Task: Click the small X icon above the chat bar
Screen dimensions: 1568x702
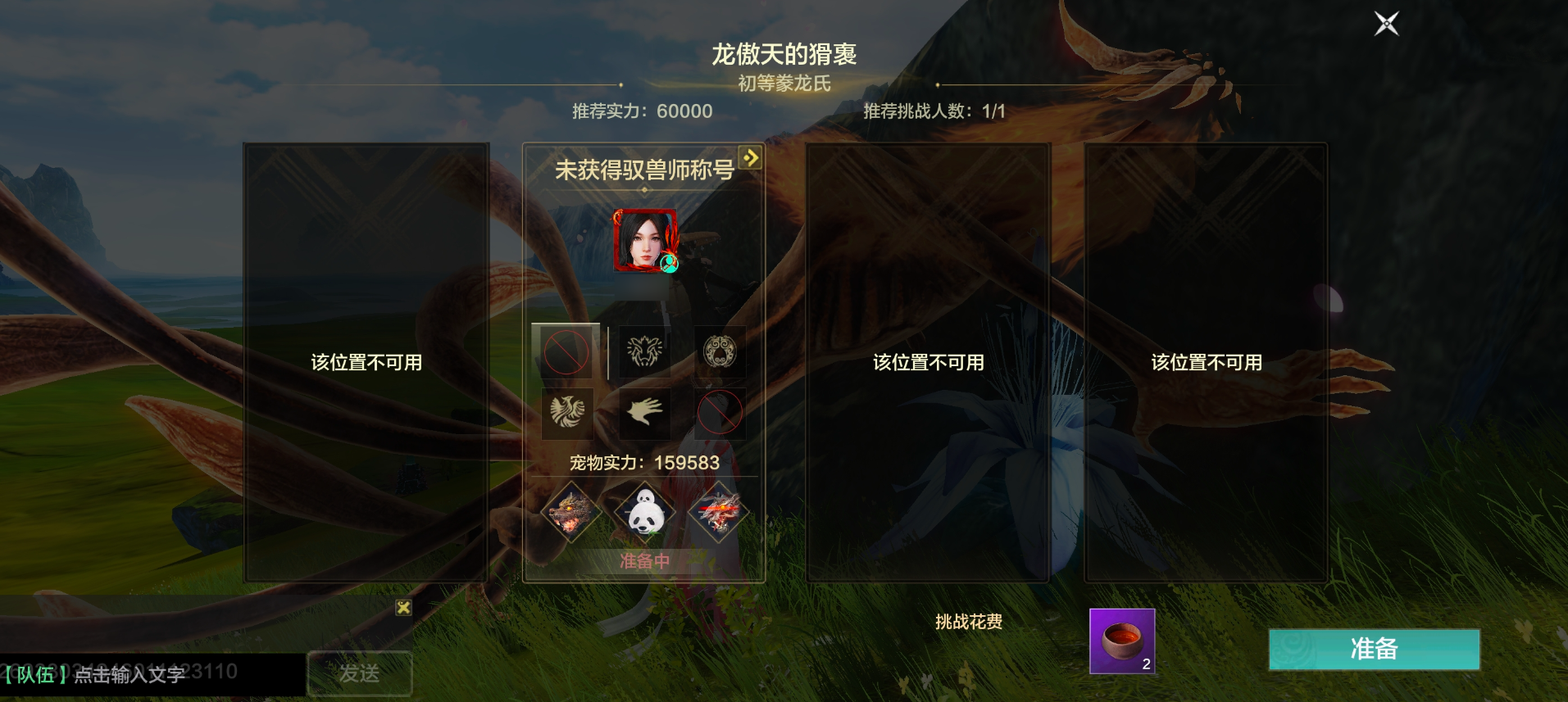Action: (404, 608)
